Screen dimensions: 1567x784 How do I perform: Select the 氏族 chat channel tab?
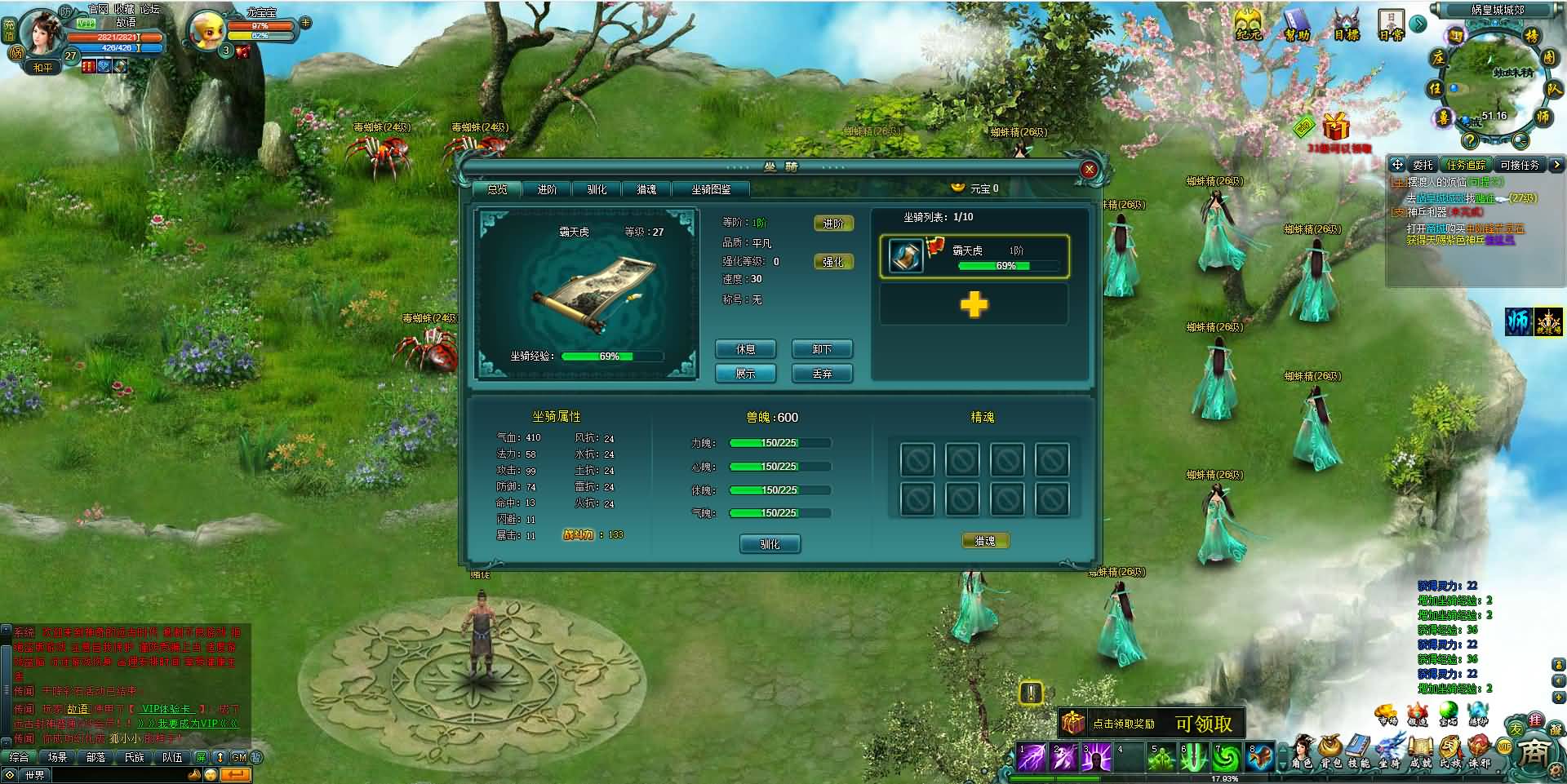tap(134, 757)
